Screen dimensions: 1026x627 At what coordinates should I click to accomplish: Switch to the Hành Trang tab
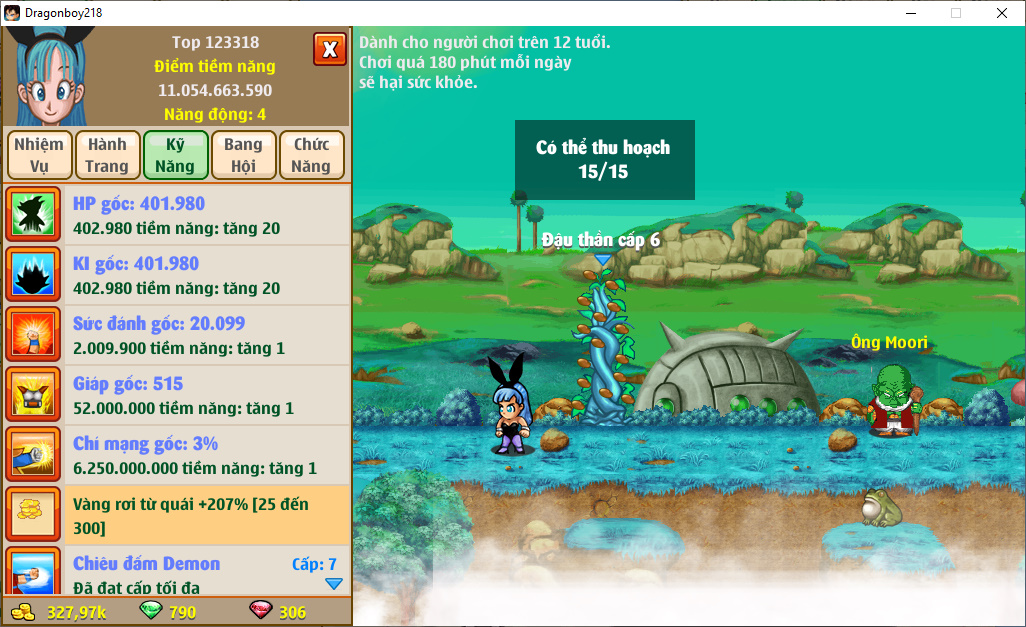(x=107, y=155)
